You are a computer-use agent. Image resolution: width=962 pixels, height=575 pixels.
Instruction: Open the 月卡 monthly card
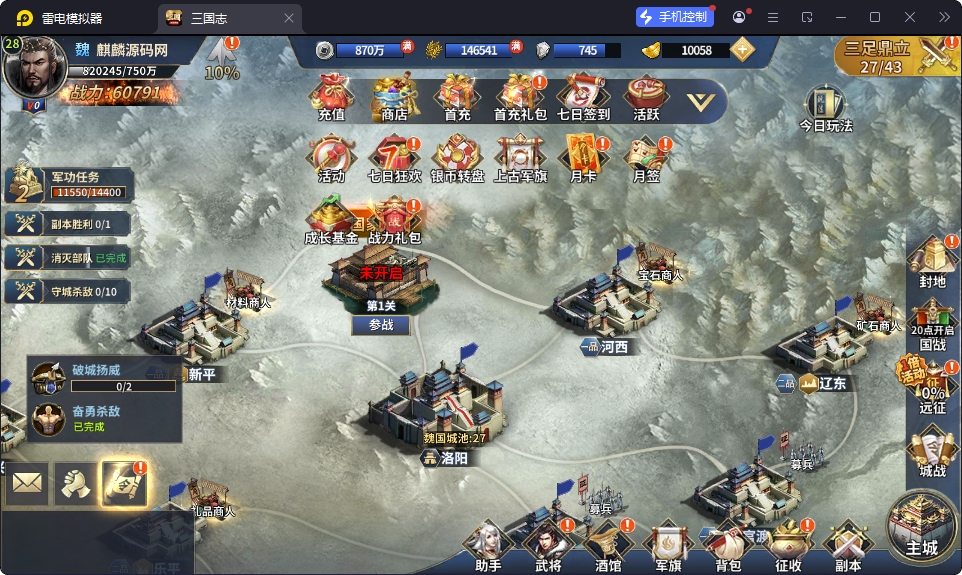[582, 160]
